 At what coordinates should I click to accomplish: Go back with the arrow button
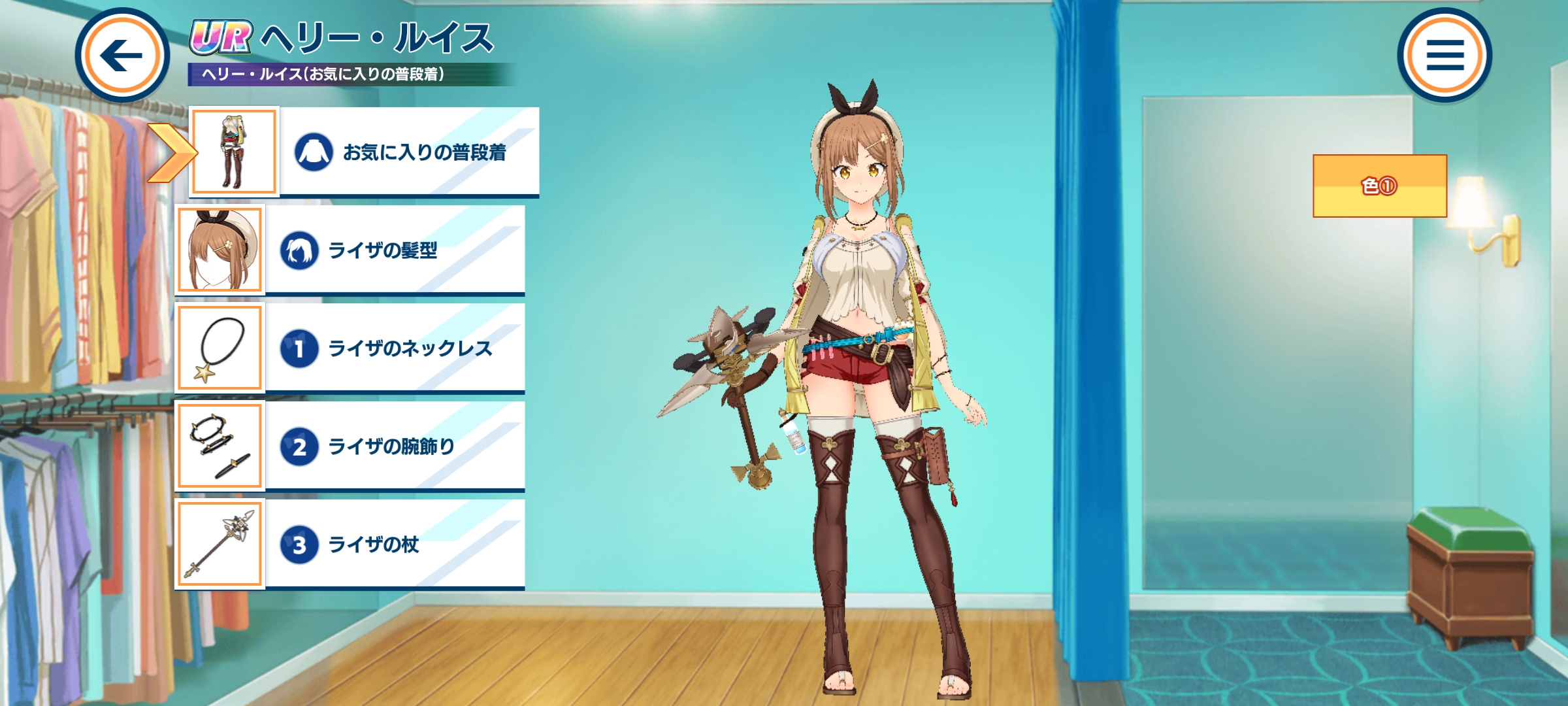click(x=122, y=55)
